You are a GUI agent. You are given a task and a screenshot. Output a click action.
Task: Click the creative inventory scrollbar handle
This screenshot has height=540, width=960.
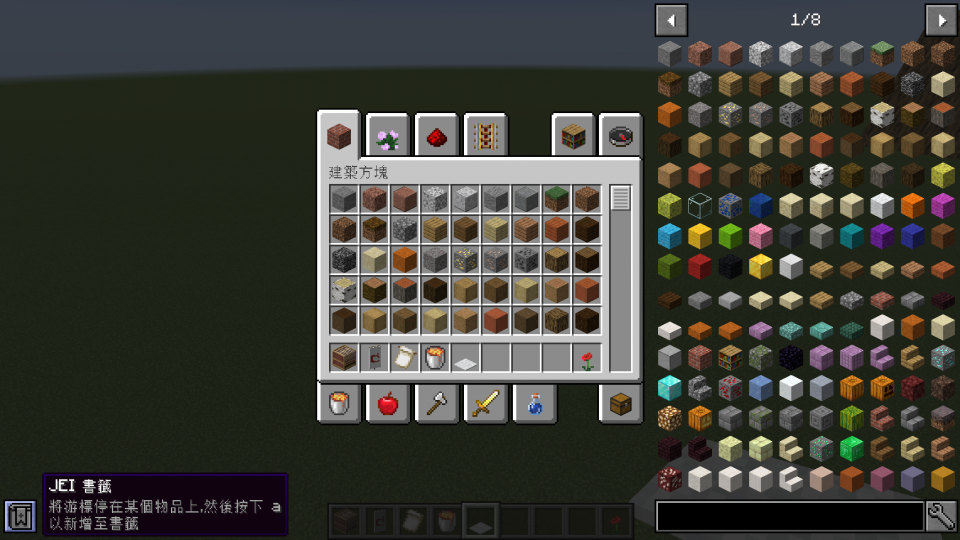(x=621, y=198)
